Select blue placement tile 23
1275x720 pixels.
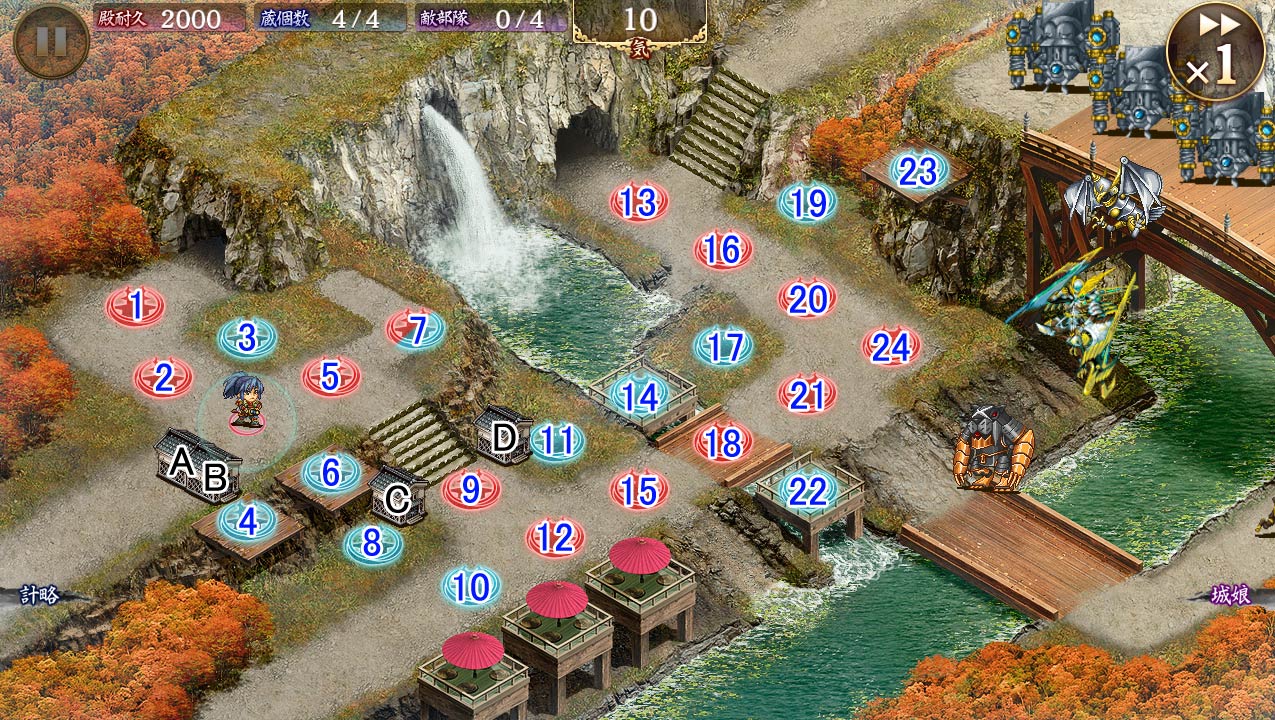[x=918, y=172]
